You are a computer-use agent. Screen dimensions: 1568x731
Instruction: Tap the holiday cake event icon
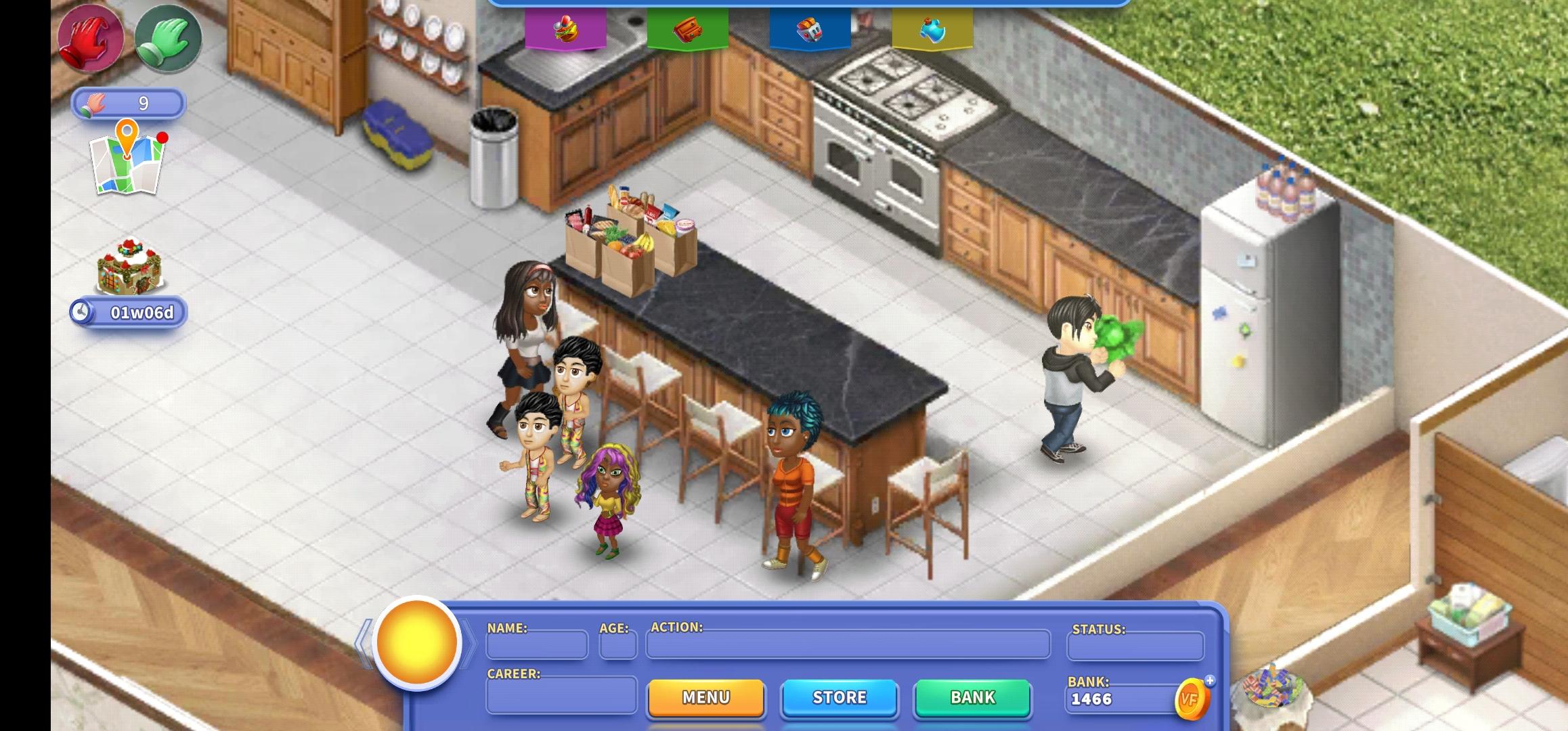point(129,268)
